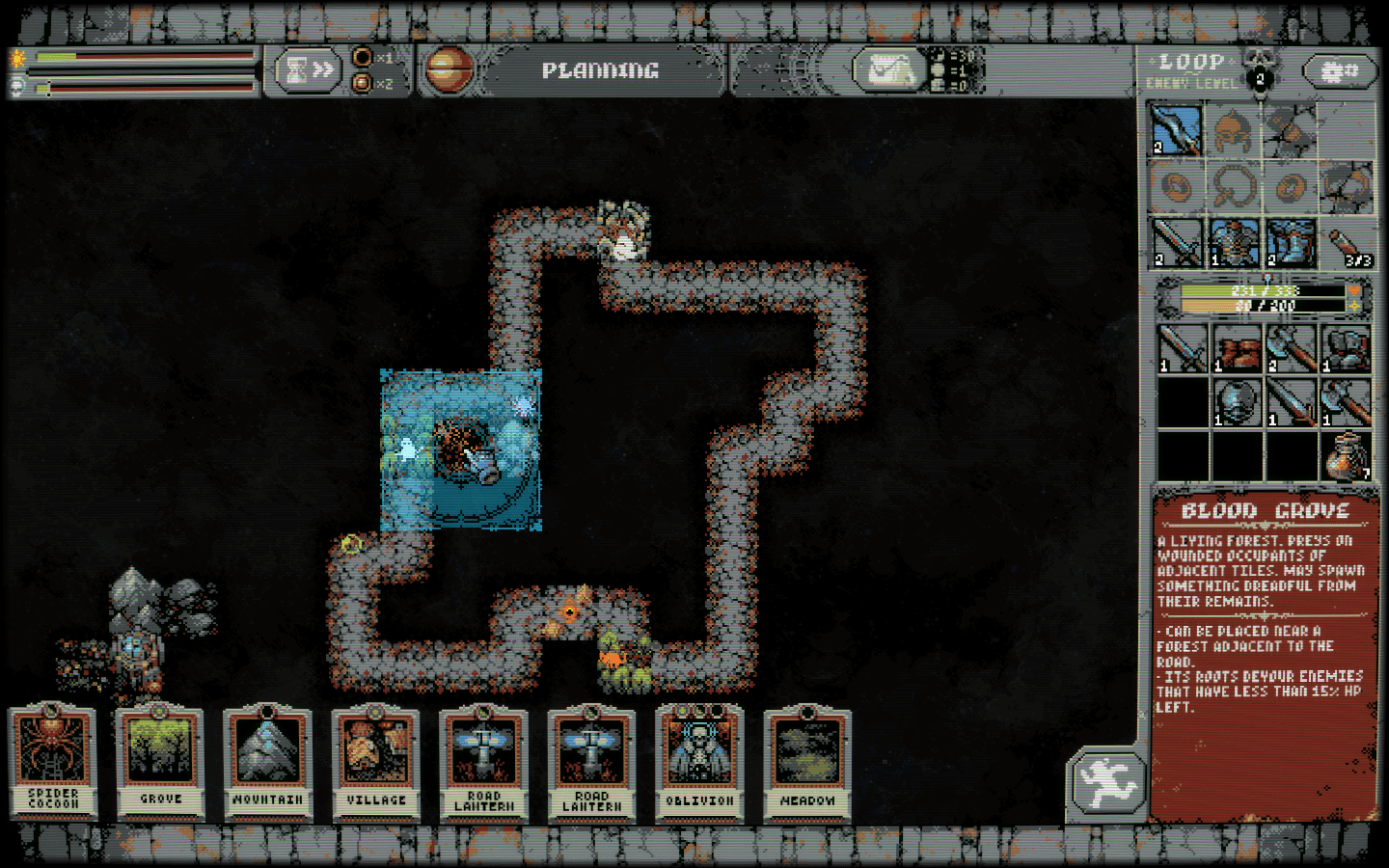
Task: Choose the Meadow card
Action: point(808,762)
